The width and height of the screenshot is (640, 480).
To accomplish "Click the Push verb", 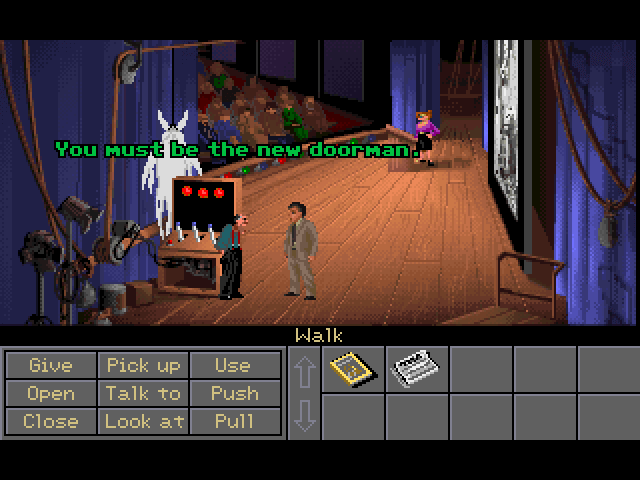I will click(233, 393).
